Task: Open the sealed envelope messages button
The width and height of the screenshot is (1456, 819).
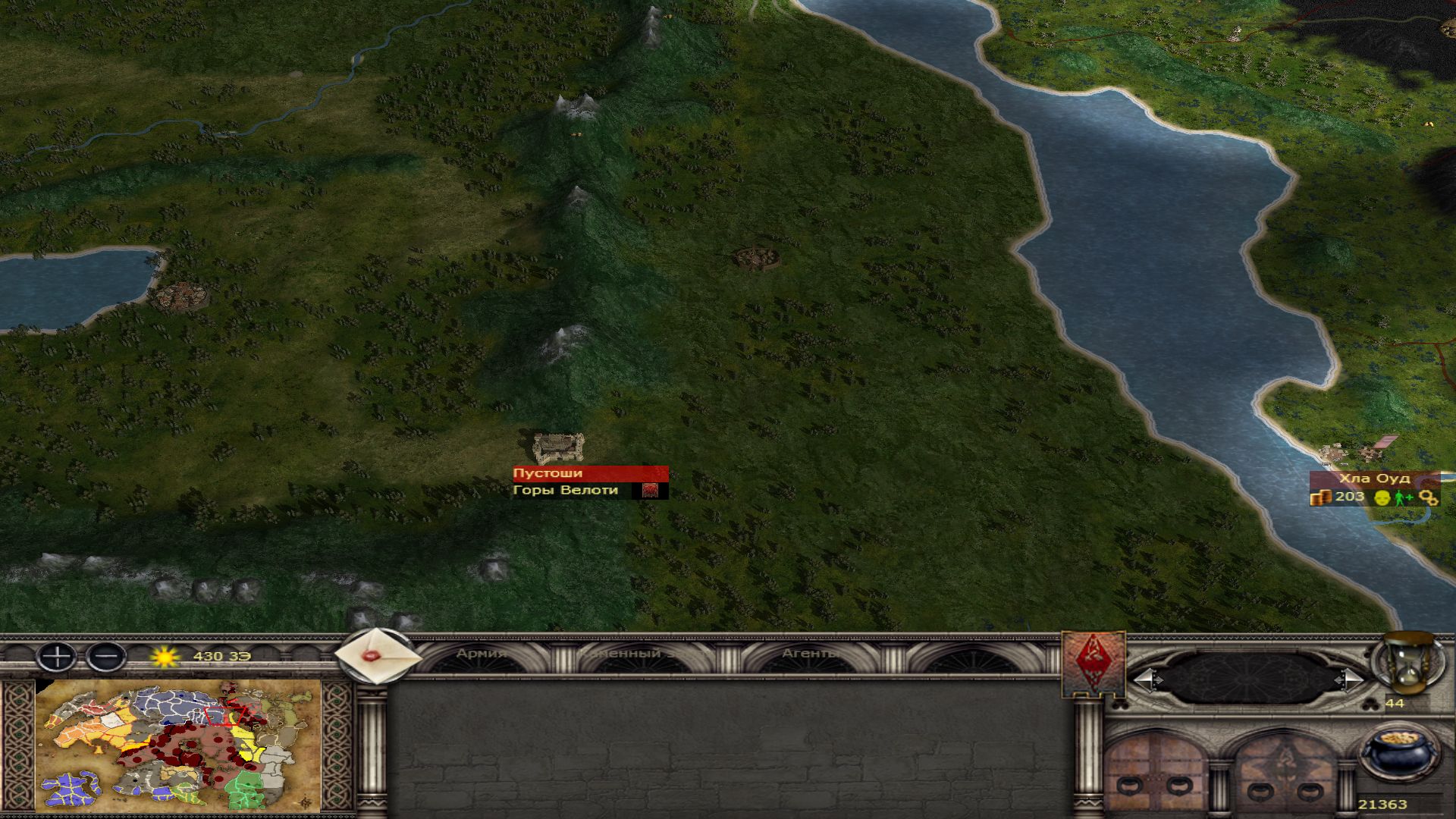Action: click(377, 656)
